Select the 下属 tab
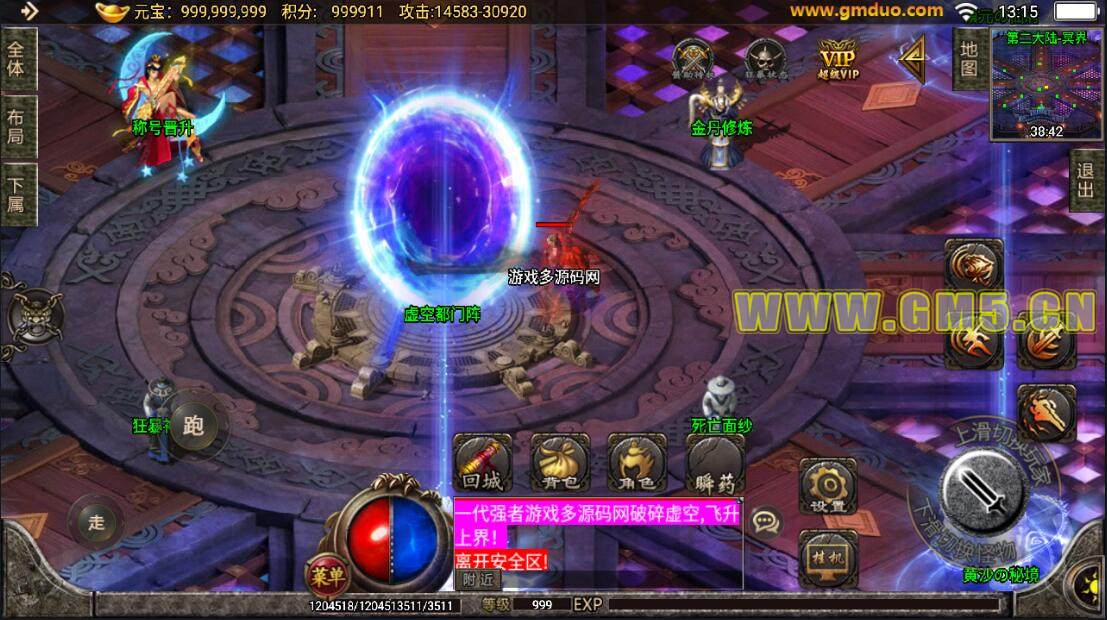This screenshot has width=1107, height=620. [17, 192]
